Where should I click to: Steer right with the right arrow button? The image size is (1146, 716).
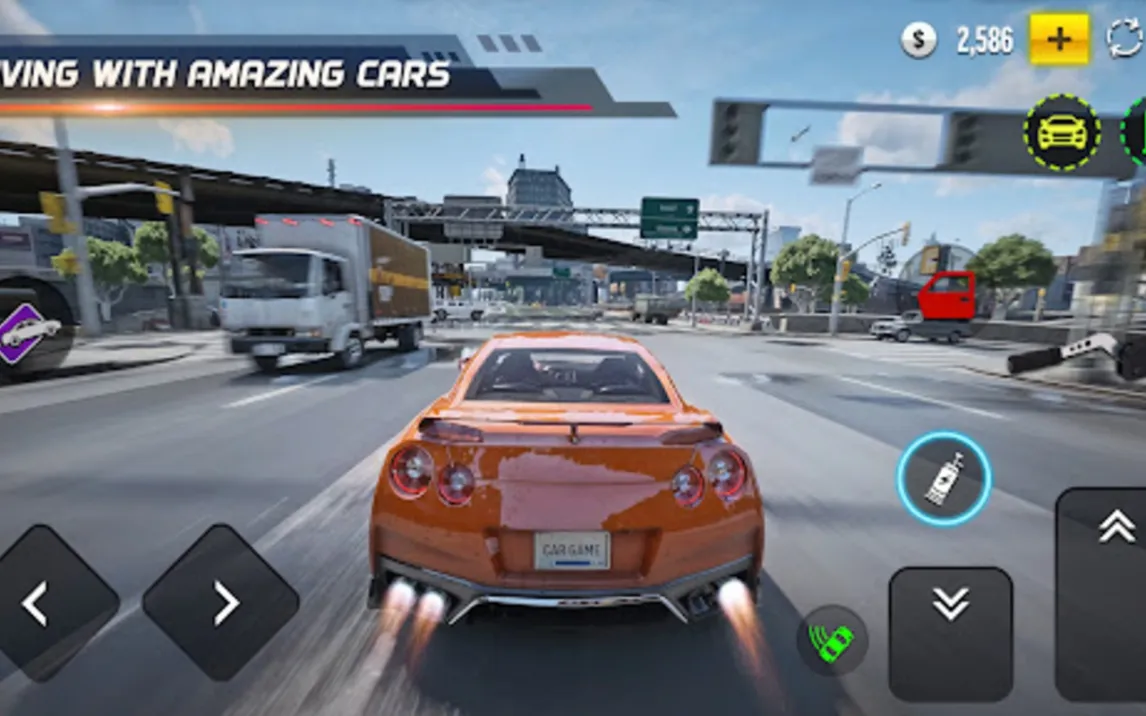click(221, 603)
